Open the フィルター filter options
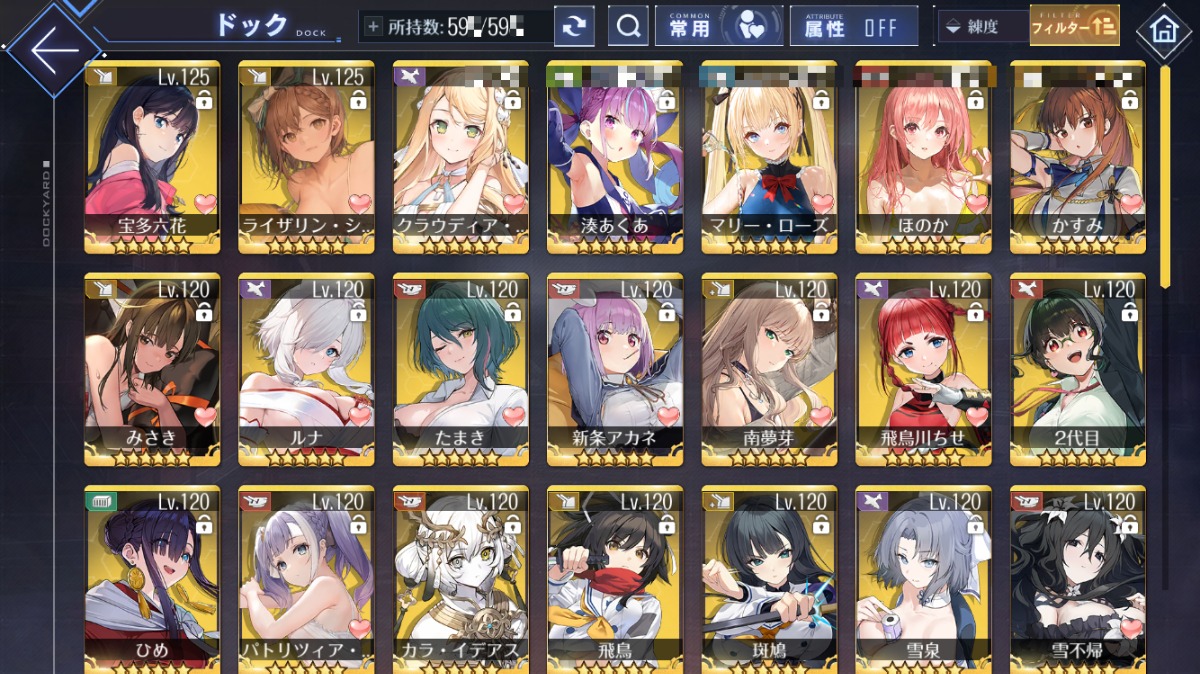This screenshot has height=674, width=1200. (1074, 27)
